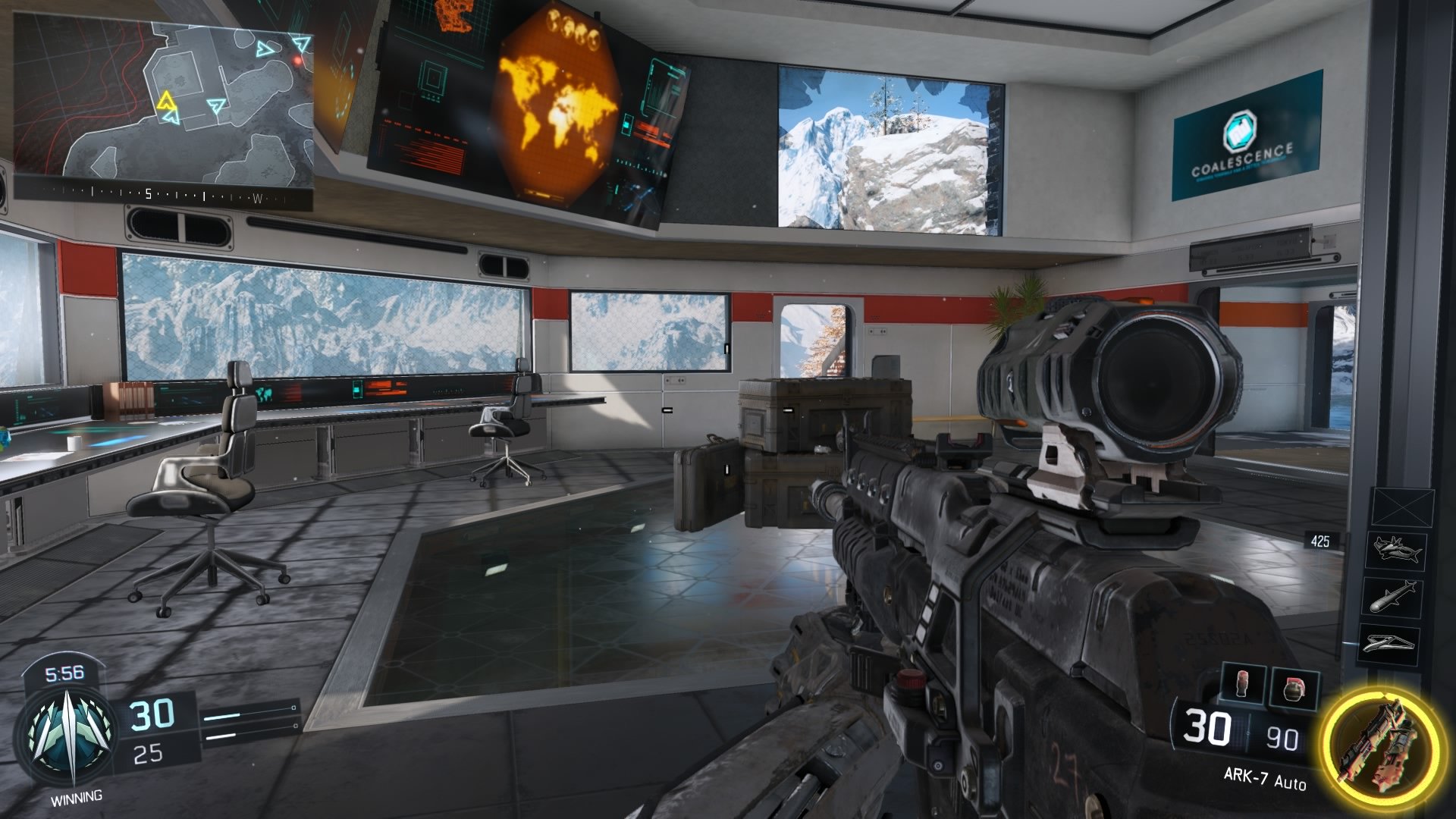Activate the flying-wing drone scorestreak
1456x819 pixels.
click(x=1392, y=642)
